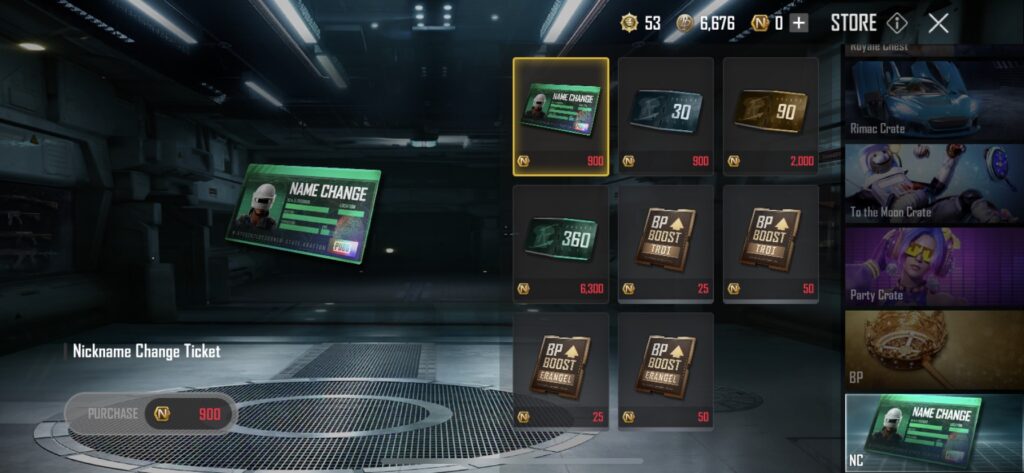Select the gold 90 card item

[770, 116]
